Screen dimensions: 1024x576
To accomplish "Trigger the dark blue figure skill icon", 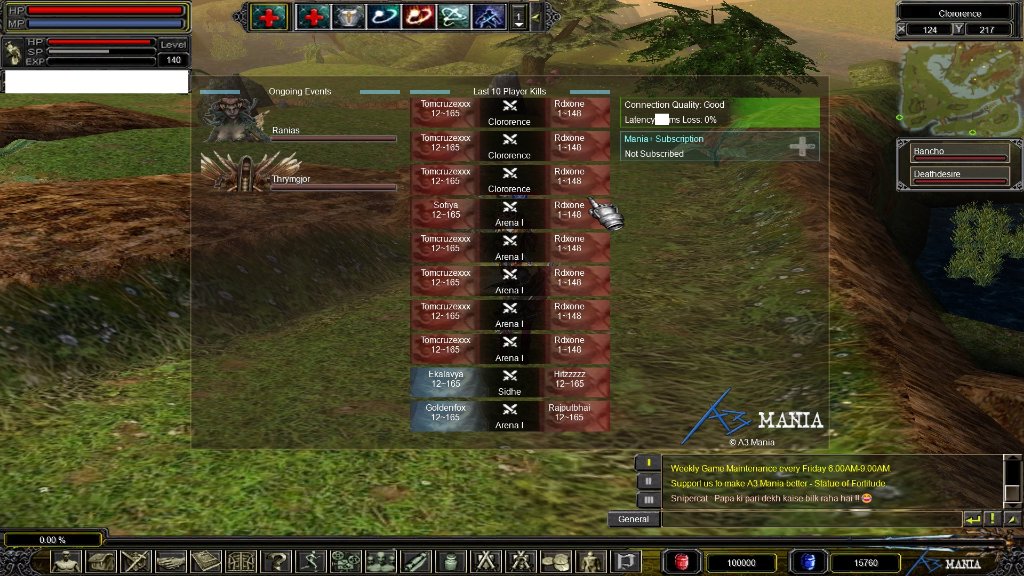I will coord(489,17).
